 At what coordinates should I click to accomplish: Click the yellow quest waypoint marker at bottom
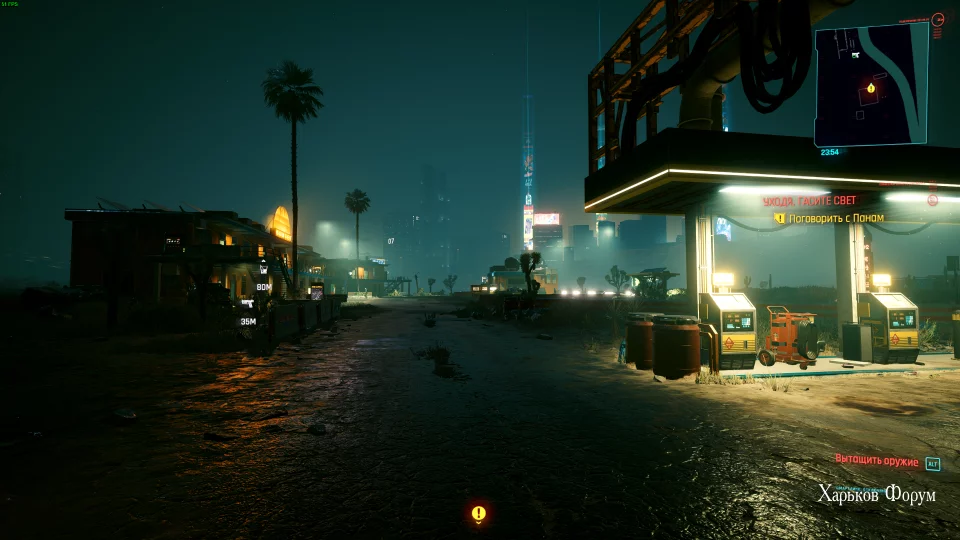click(479, 514)
